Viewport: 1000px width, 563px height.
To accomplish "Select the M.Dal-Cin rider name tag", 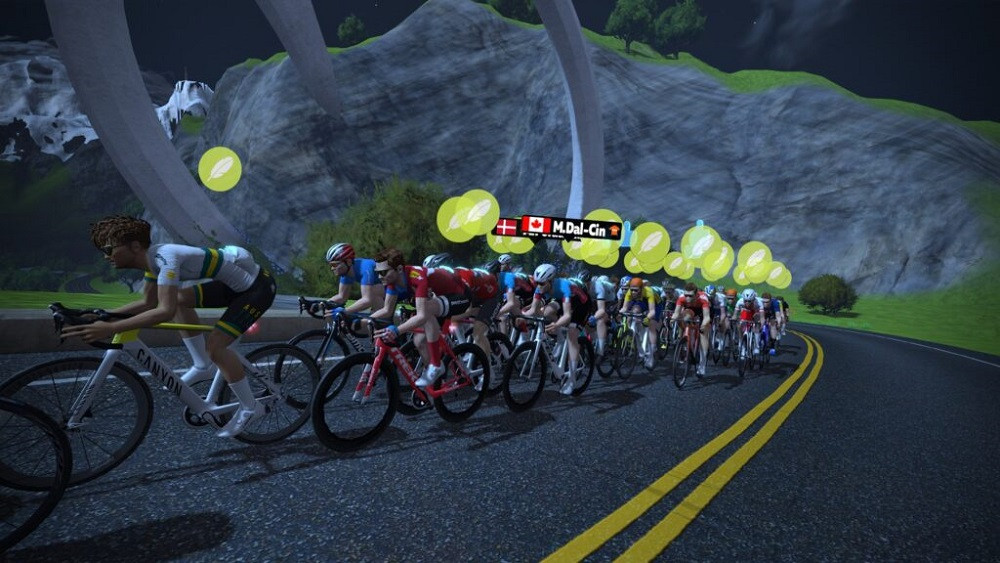I will tap(571, 228).
